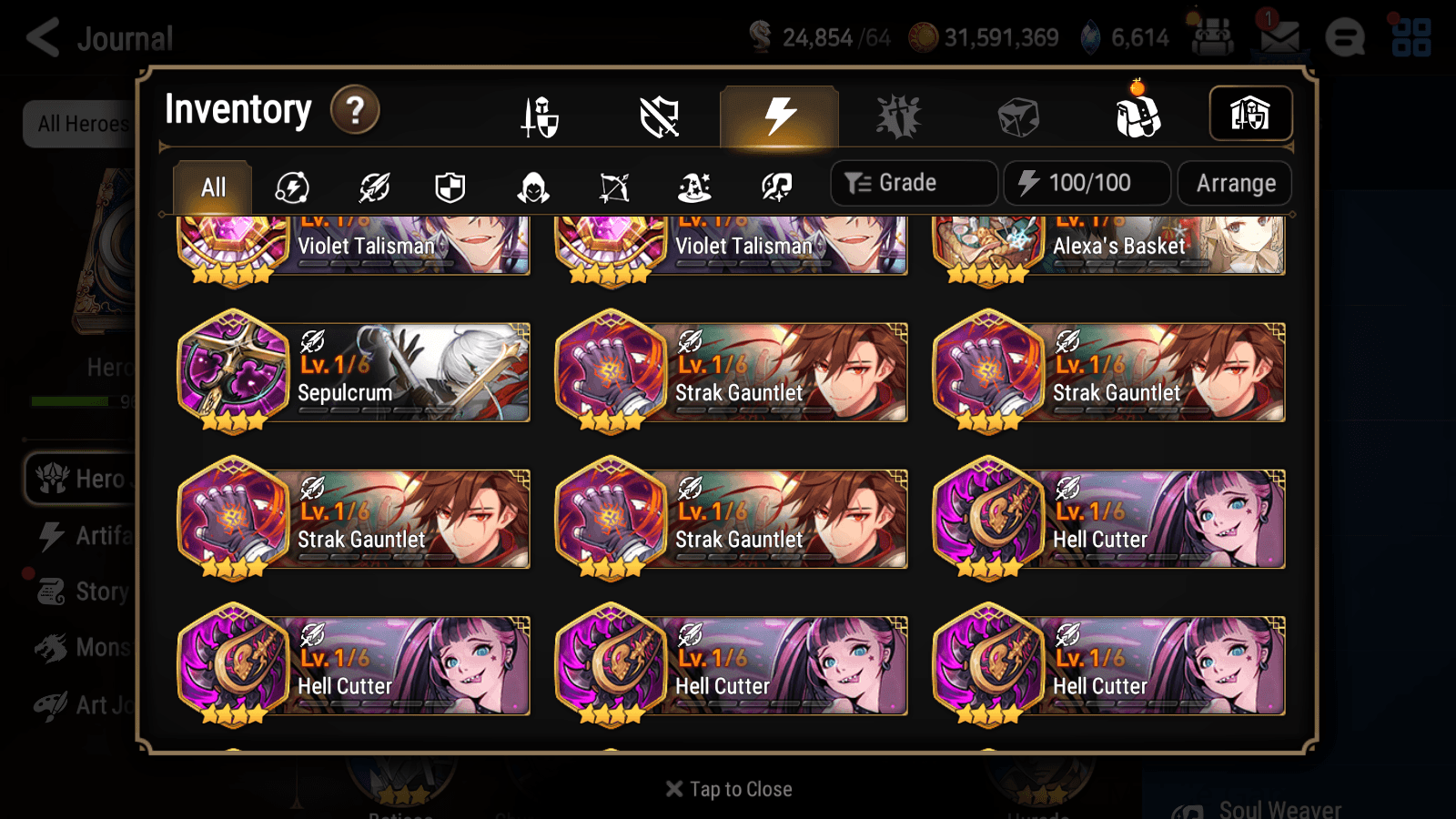Open the Inventory help question mark
The width and height of the screenshot is (1456, 819).
click(354, 110)
